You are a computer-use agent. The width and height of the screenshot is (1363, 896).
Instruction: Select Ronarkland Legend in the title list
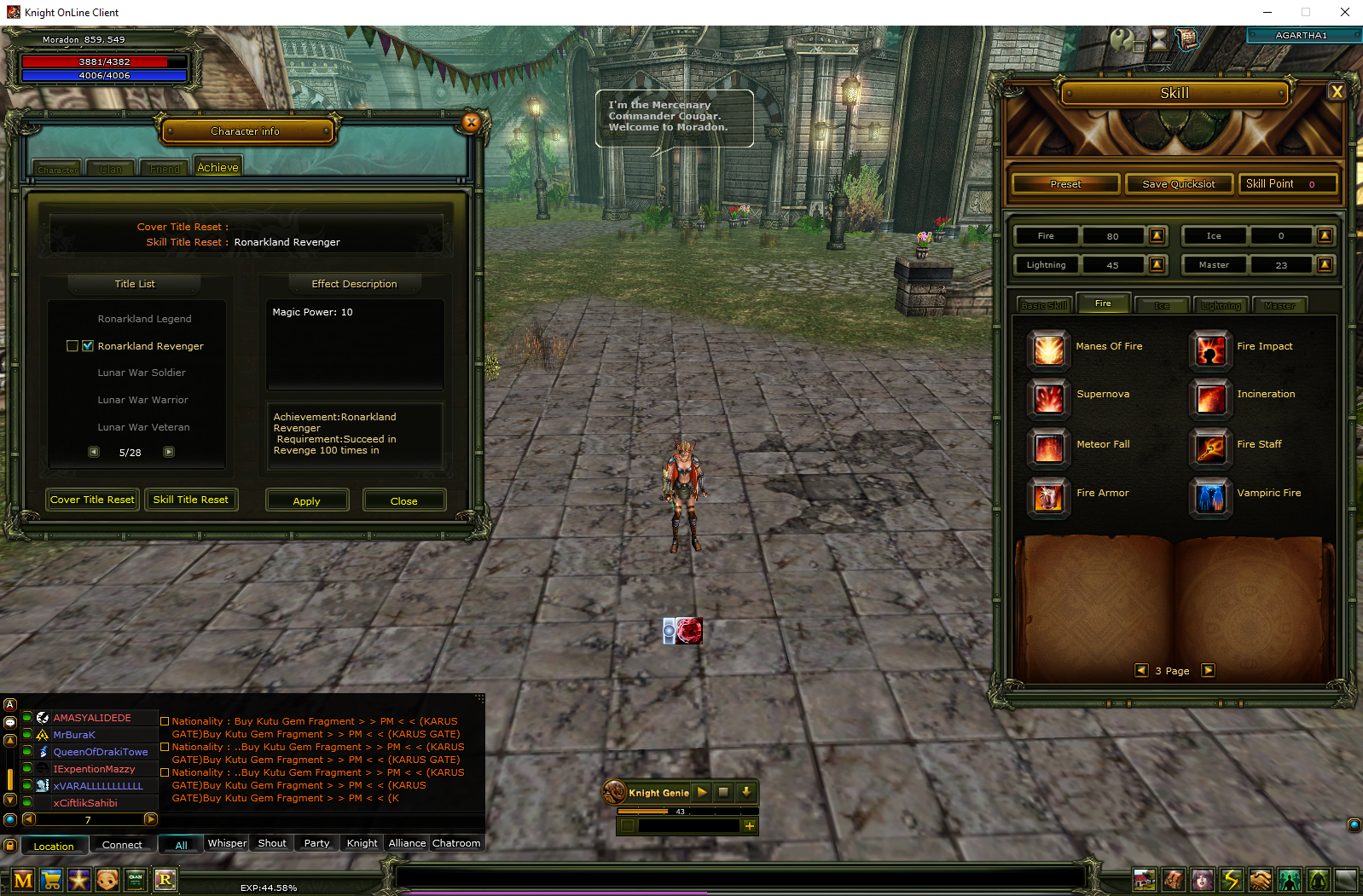coord(144,319)
